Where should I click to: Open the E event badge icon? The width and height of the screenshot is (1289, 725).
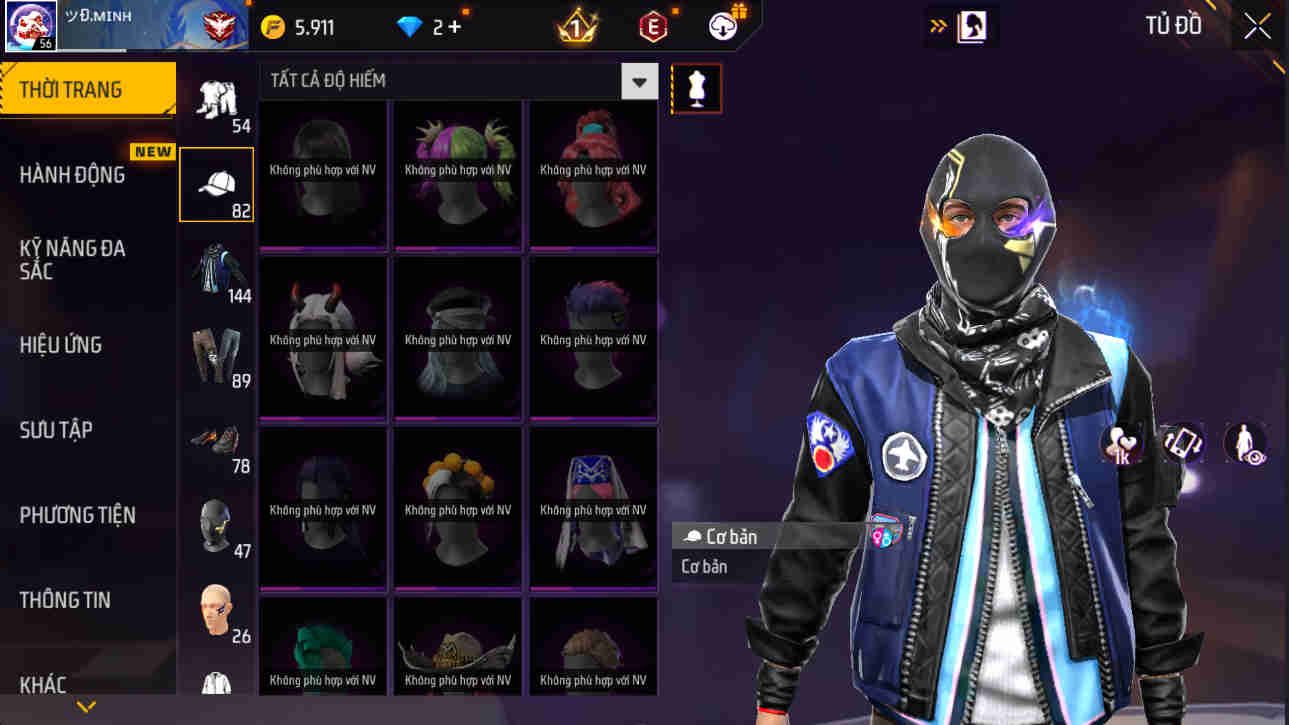pos(654,25)
